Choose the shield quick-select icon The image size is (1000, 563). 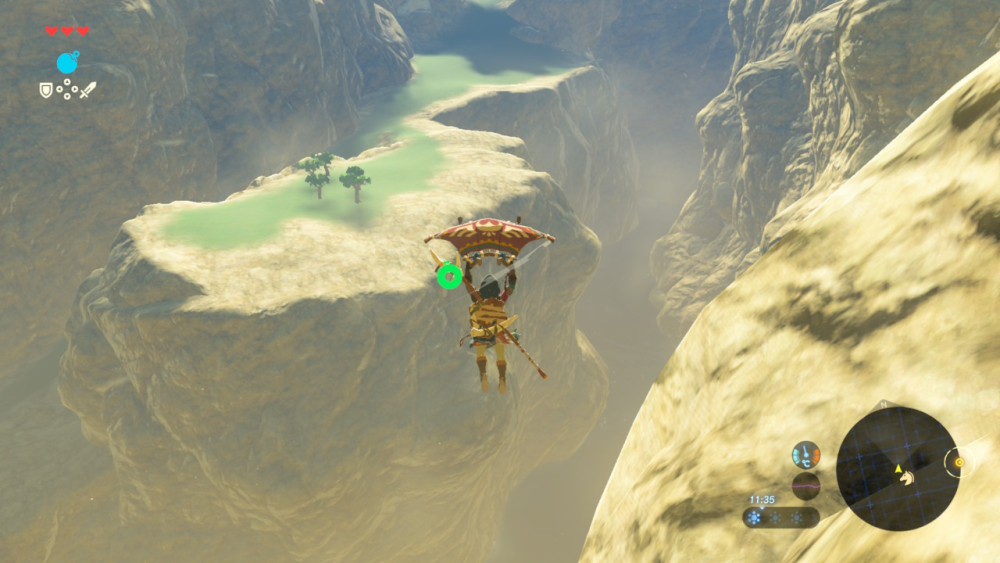coord(46,90)
